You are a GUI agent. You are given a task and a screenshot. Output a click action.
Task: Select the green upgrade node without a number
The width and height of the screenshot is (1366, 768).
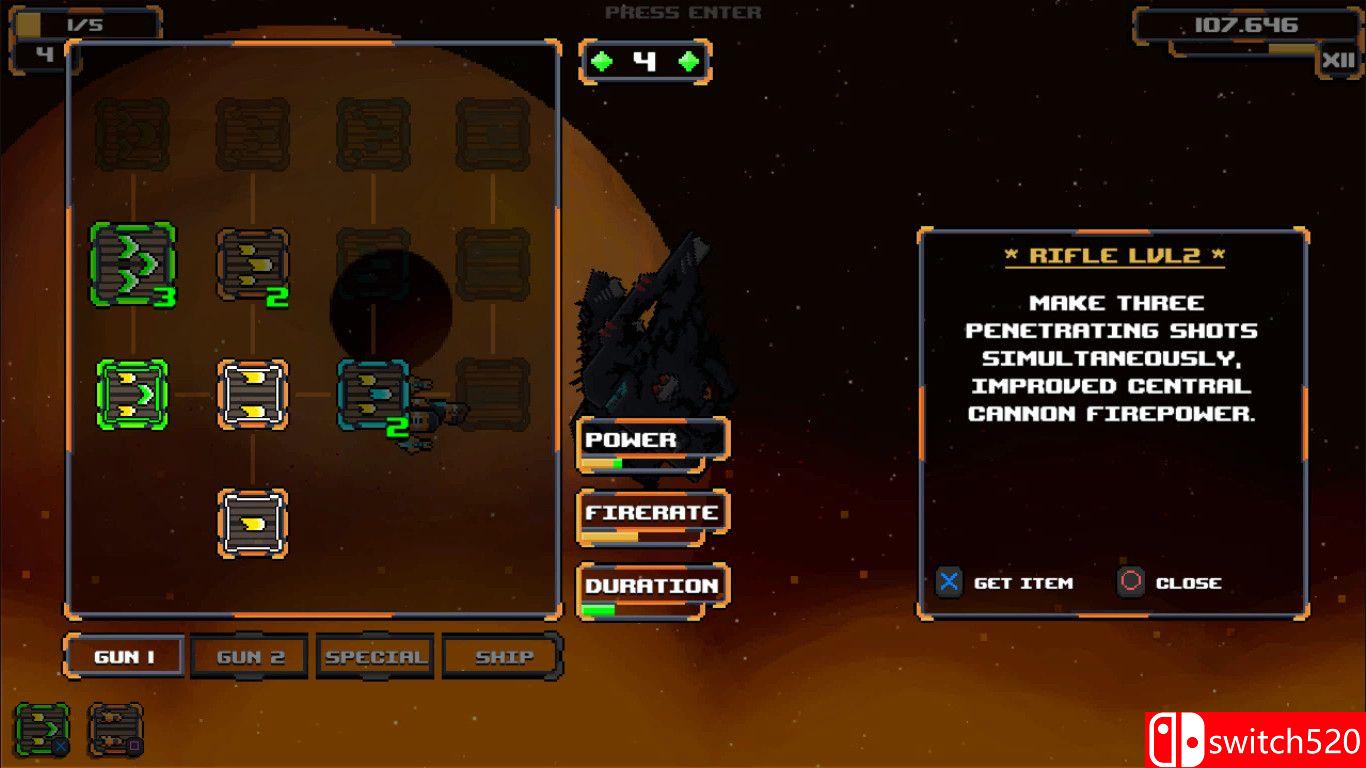point(133,395)
